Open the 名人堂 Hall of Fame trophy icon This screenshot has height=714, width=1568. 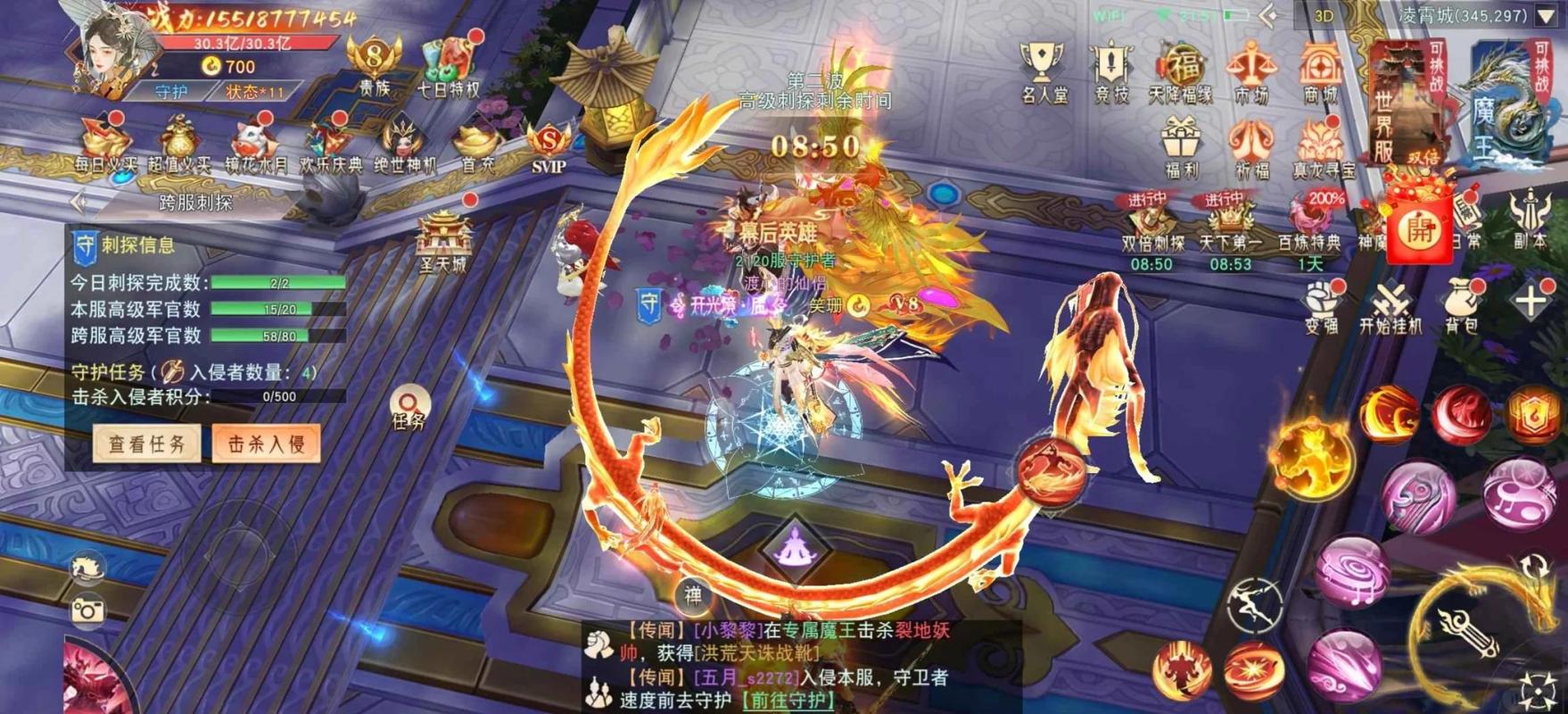point(1044,64)
